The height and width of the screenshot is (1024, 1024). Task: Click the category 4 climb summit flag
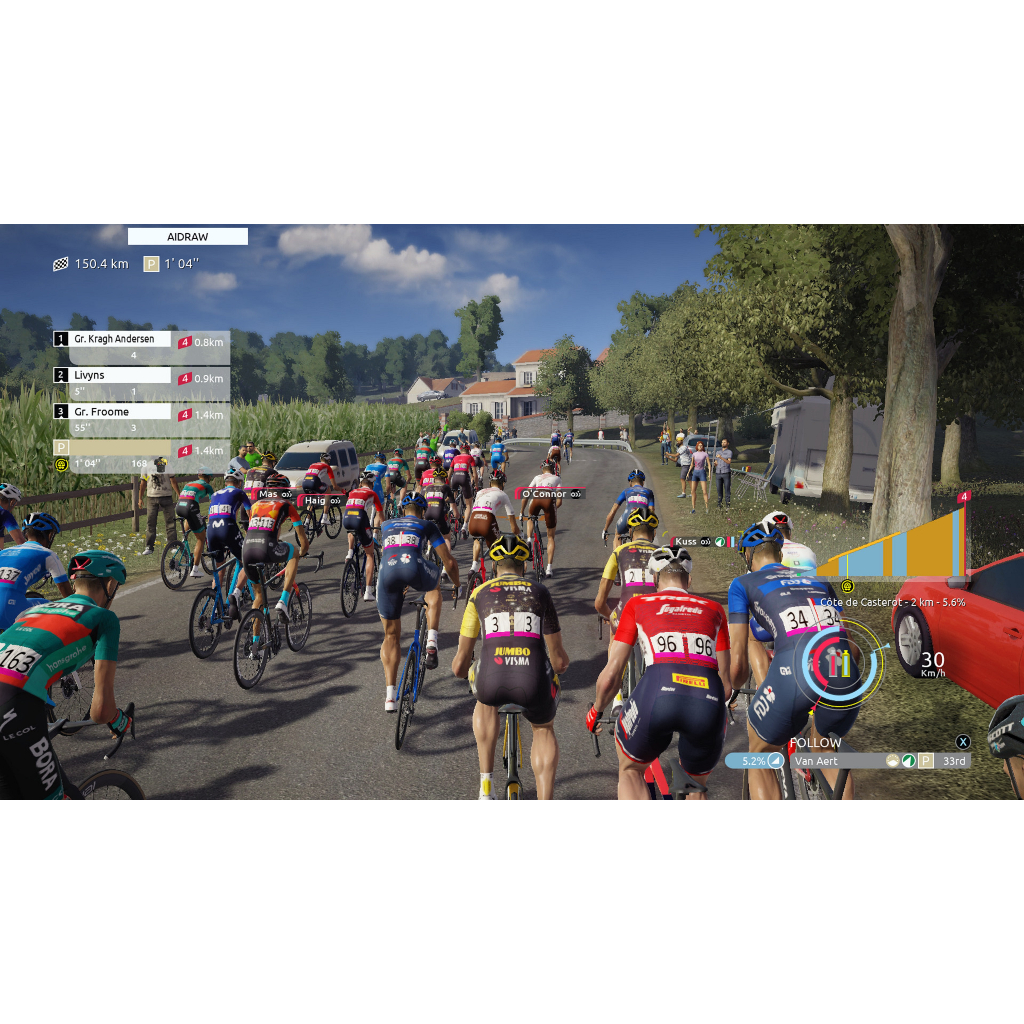click(964, 497)
